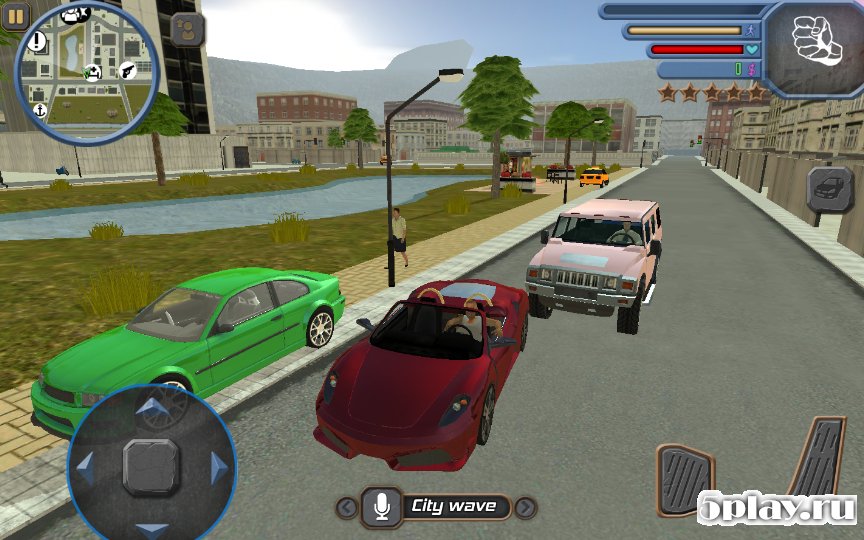The image size is (864, 540).
Task: Tap the character upgrade button beside the minimap
Action: tap(187, 29)
